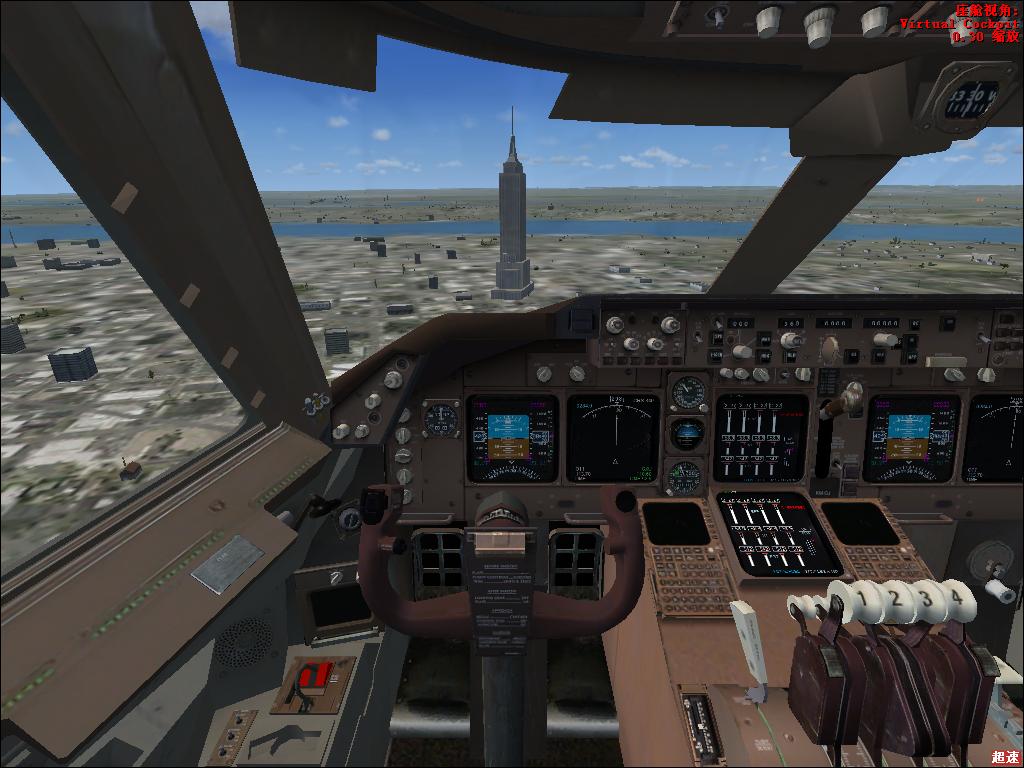Click the number 4 throttle lever knob
Viewport: 1024px width, 768px height.
(958, 596)
